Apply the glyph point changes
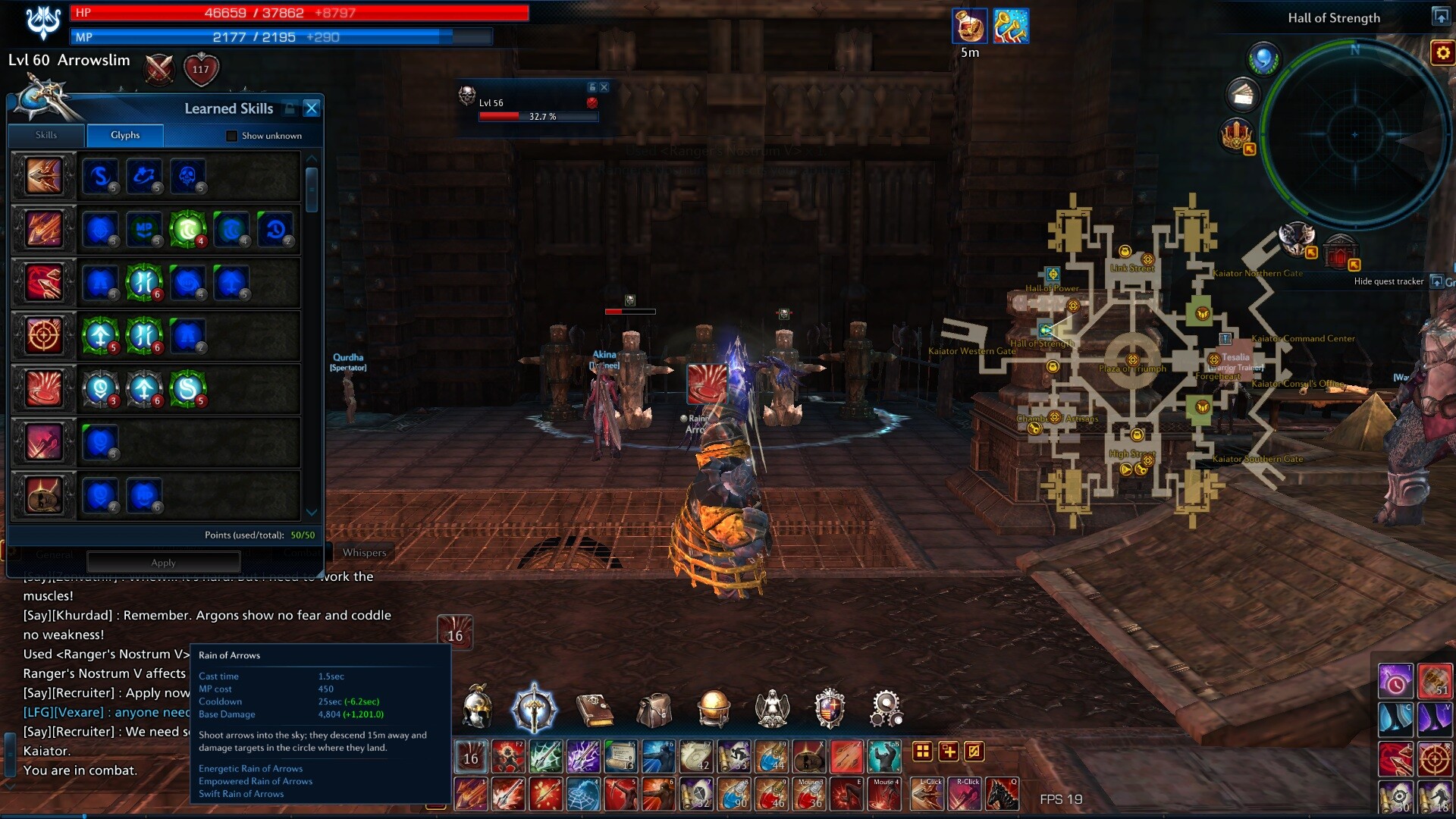 163,562
